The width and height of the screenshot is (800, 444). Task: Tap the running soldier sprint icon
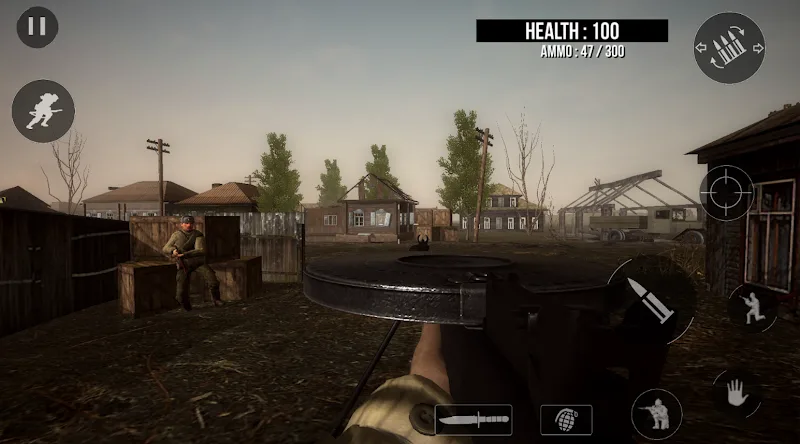[43, 111]
